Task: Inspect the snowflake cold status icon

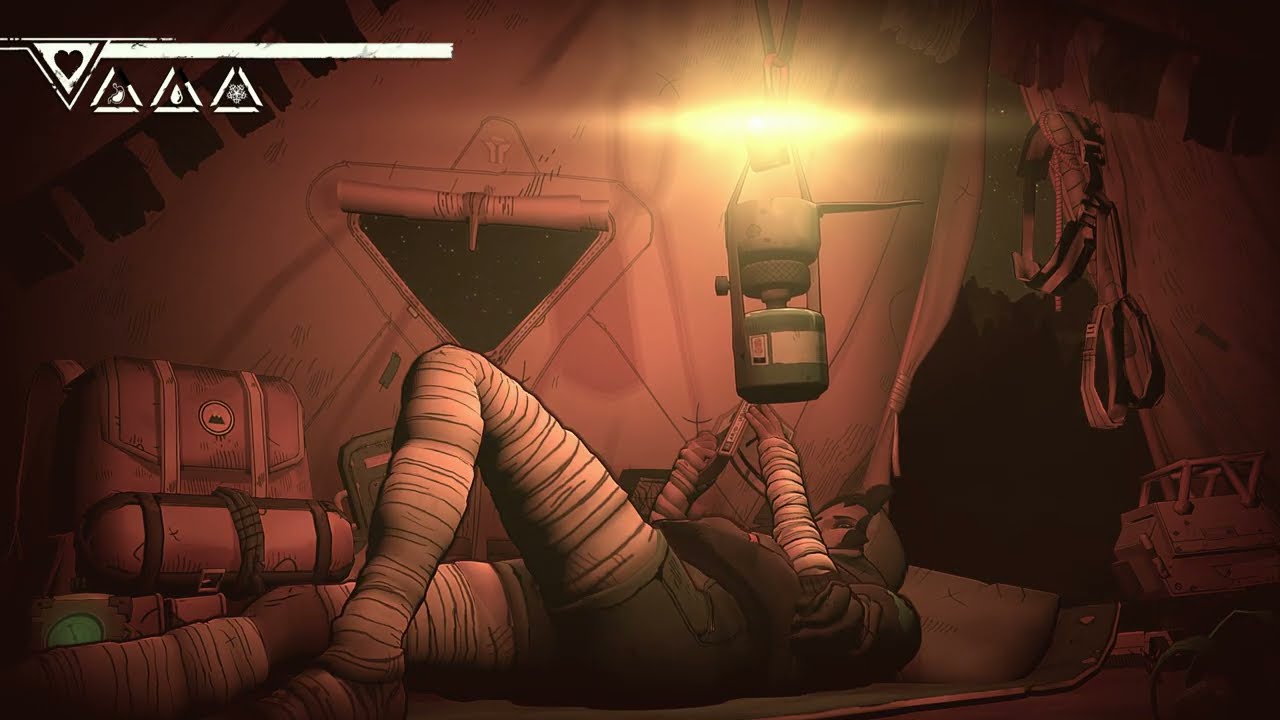Action: click(x=237, y=95)
